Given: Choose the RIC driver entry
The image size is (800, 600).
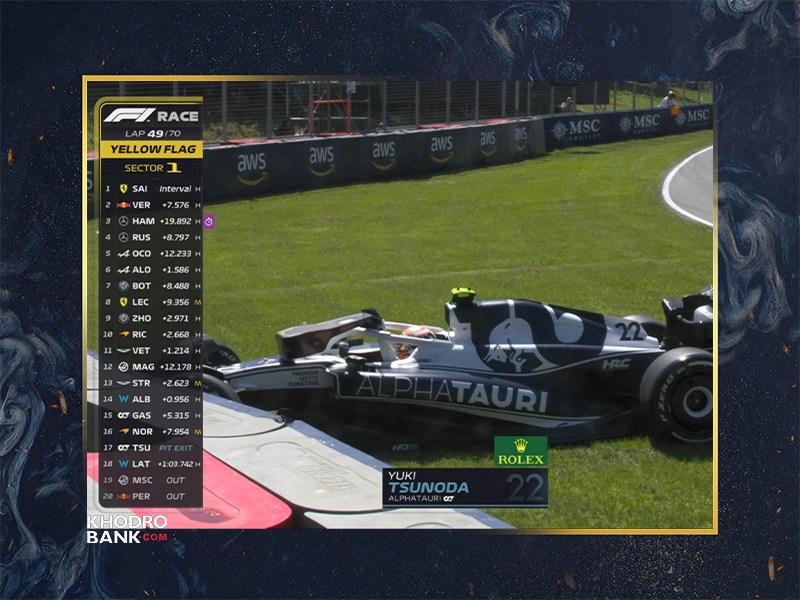Looking at the screenshot, I should 152,334.
